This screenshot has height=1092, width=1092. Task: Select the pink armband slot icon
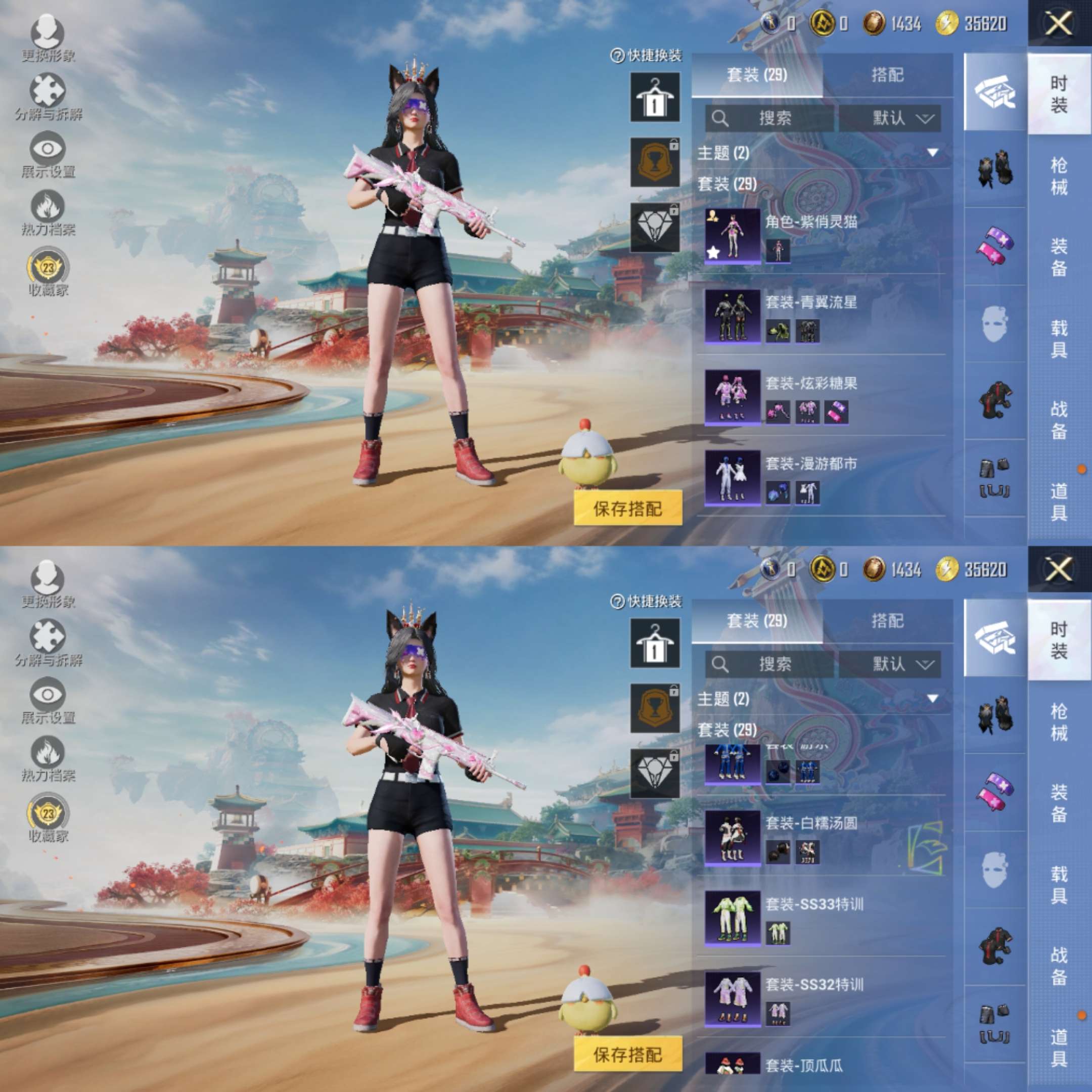point(995,243)
